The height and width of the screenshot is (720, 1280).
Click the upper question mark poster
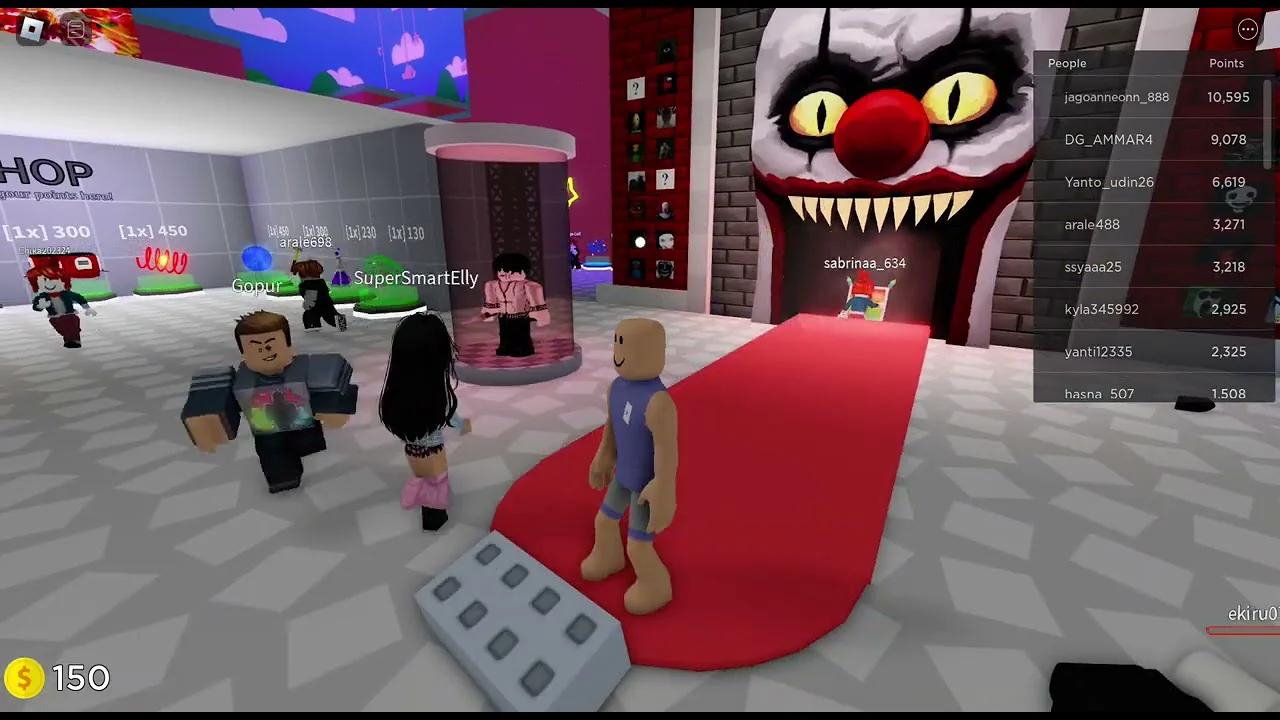point(635,87)
